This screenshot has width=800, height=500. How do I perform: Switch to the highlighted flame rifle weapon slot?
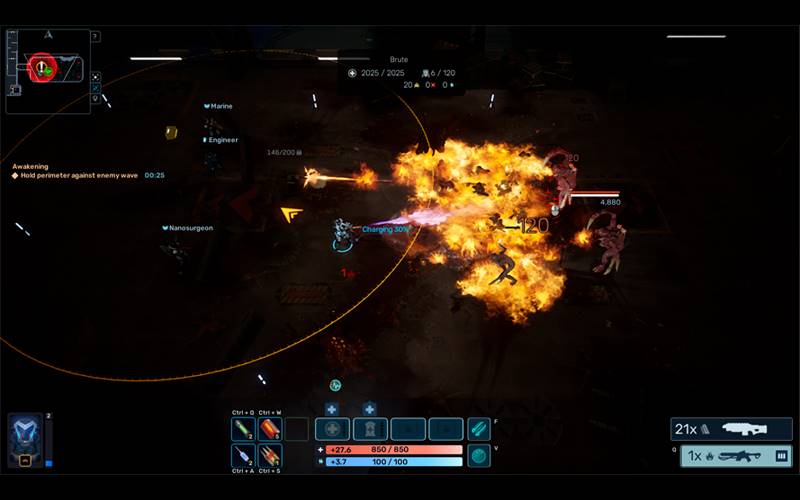point(737,456)
